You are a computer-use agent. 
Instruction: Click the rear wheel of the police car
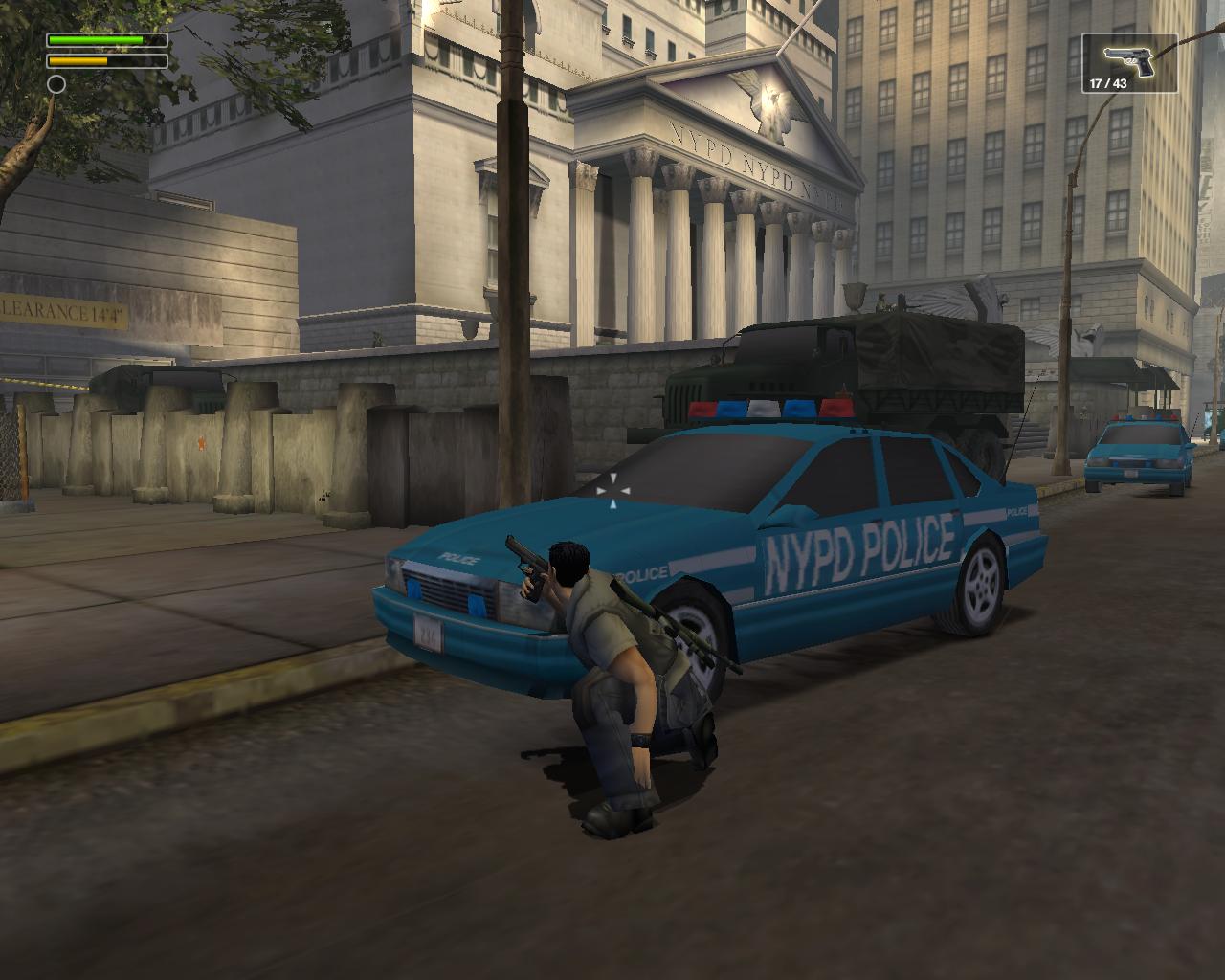click(982, 590)
